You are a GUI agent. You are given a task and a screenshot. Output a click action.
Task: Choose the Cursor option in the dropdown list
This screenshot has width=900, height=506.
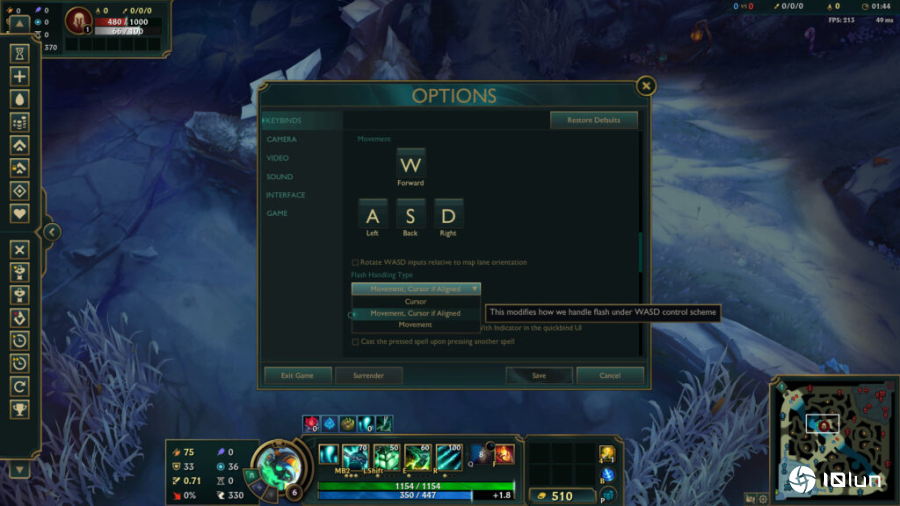[x=415, y=301]
